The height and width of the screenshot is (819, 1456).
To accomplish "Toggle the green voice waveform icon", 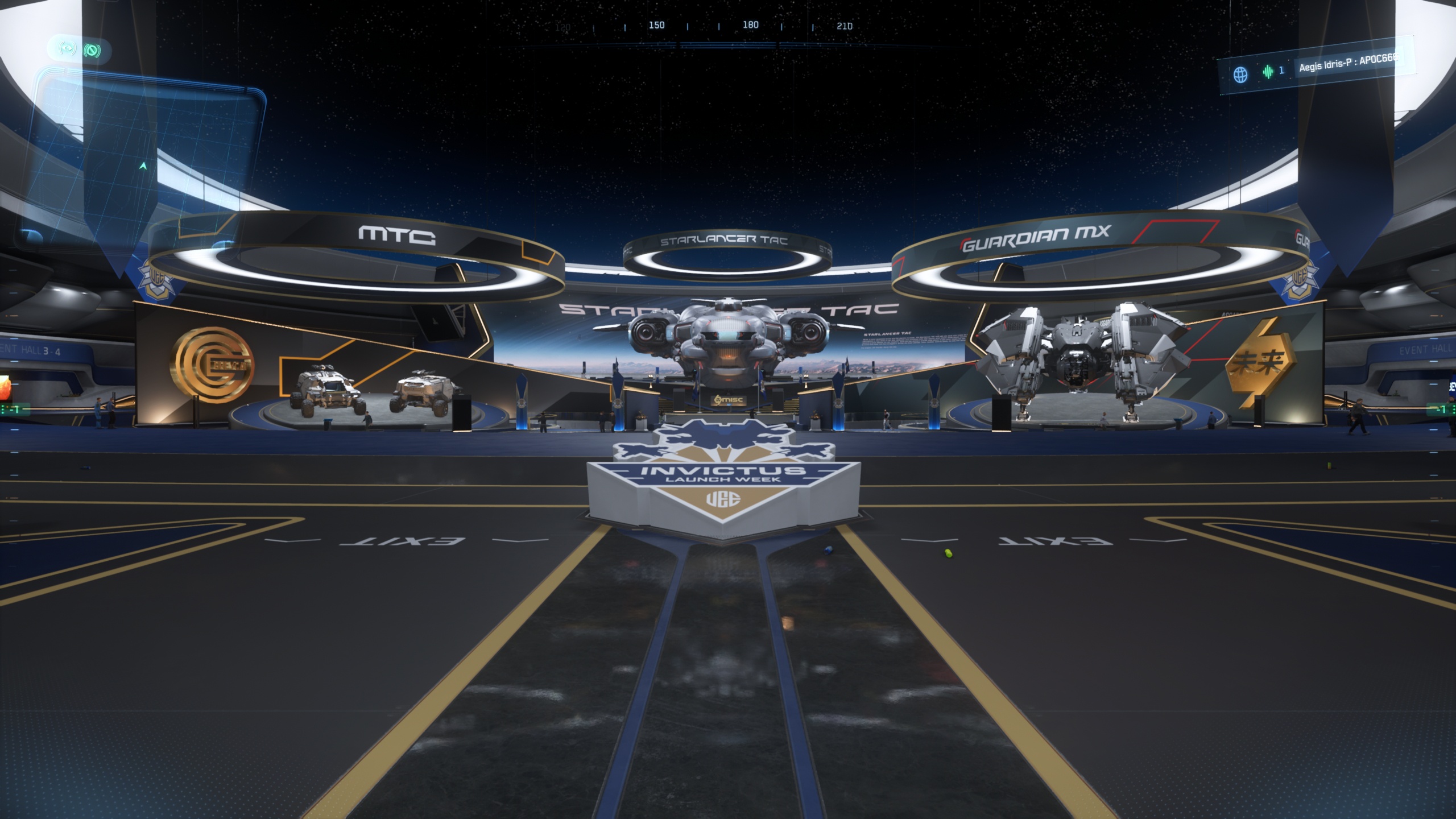I will [1268, 72].
